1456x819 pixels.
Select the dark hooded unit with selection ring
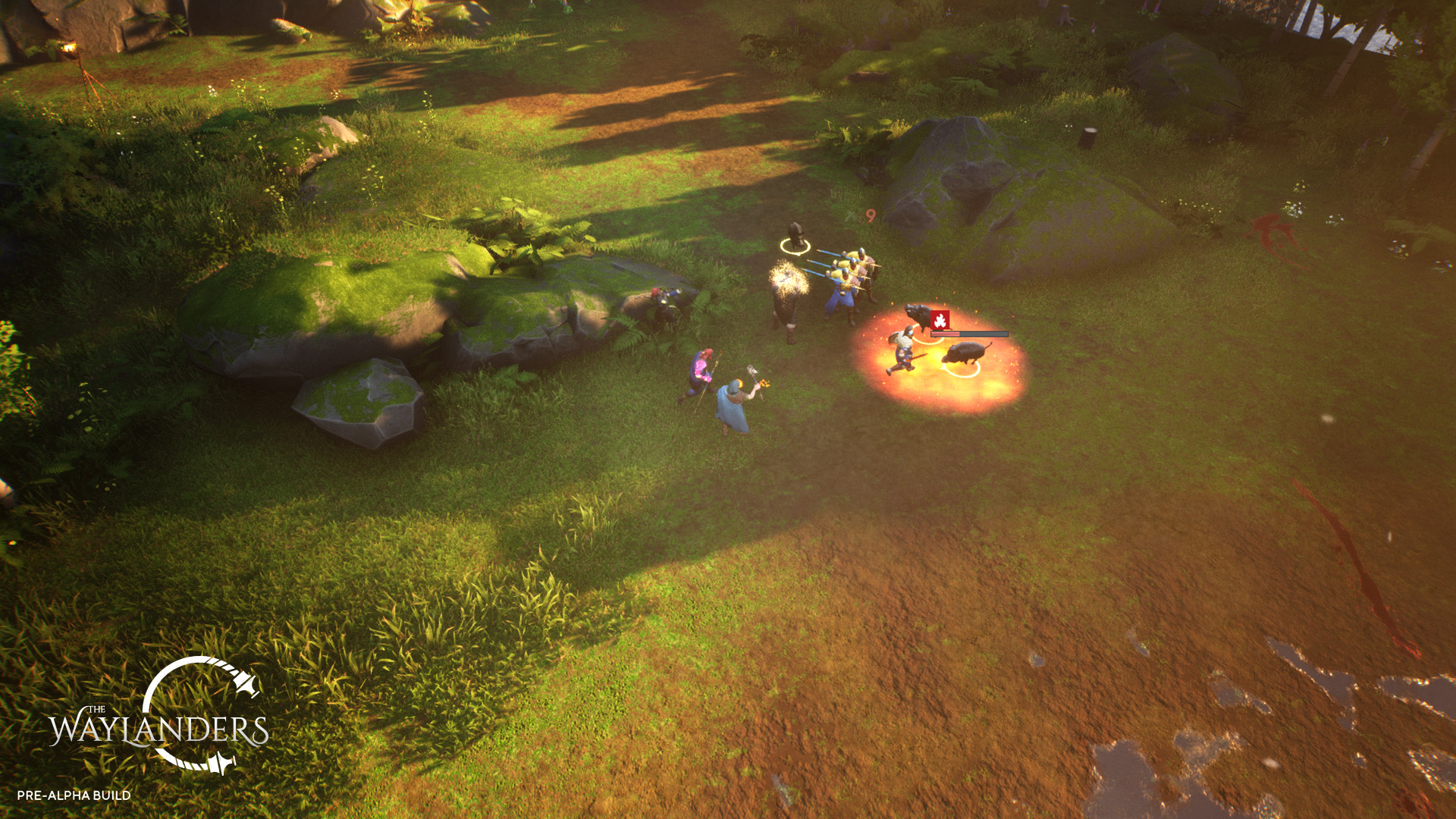tap(795, 237)
